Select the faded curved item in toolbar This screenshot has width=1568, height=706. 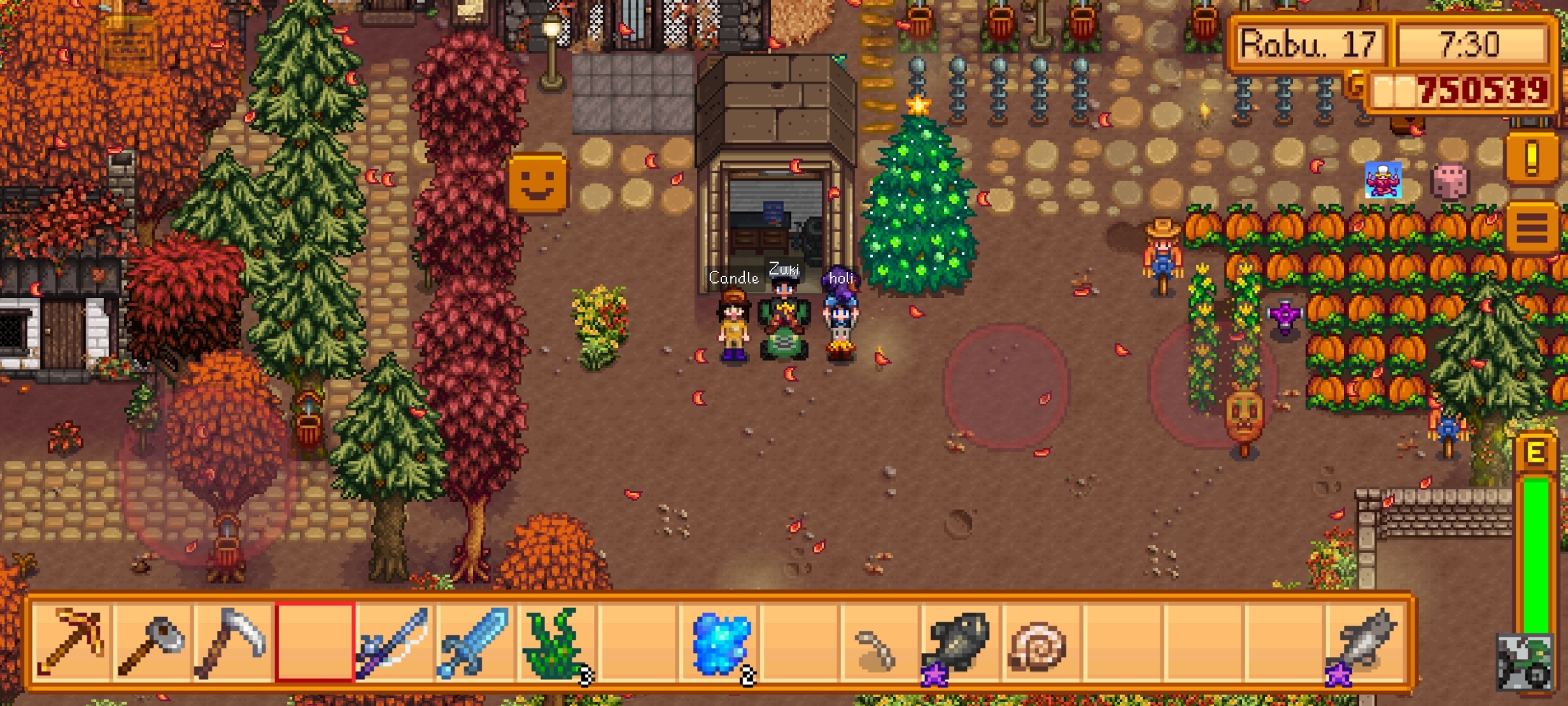point(877,648)
